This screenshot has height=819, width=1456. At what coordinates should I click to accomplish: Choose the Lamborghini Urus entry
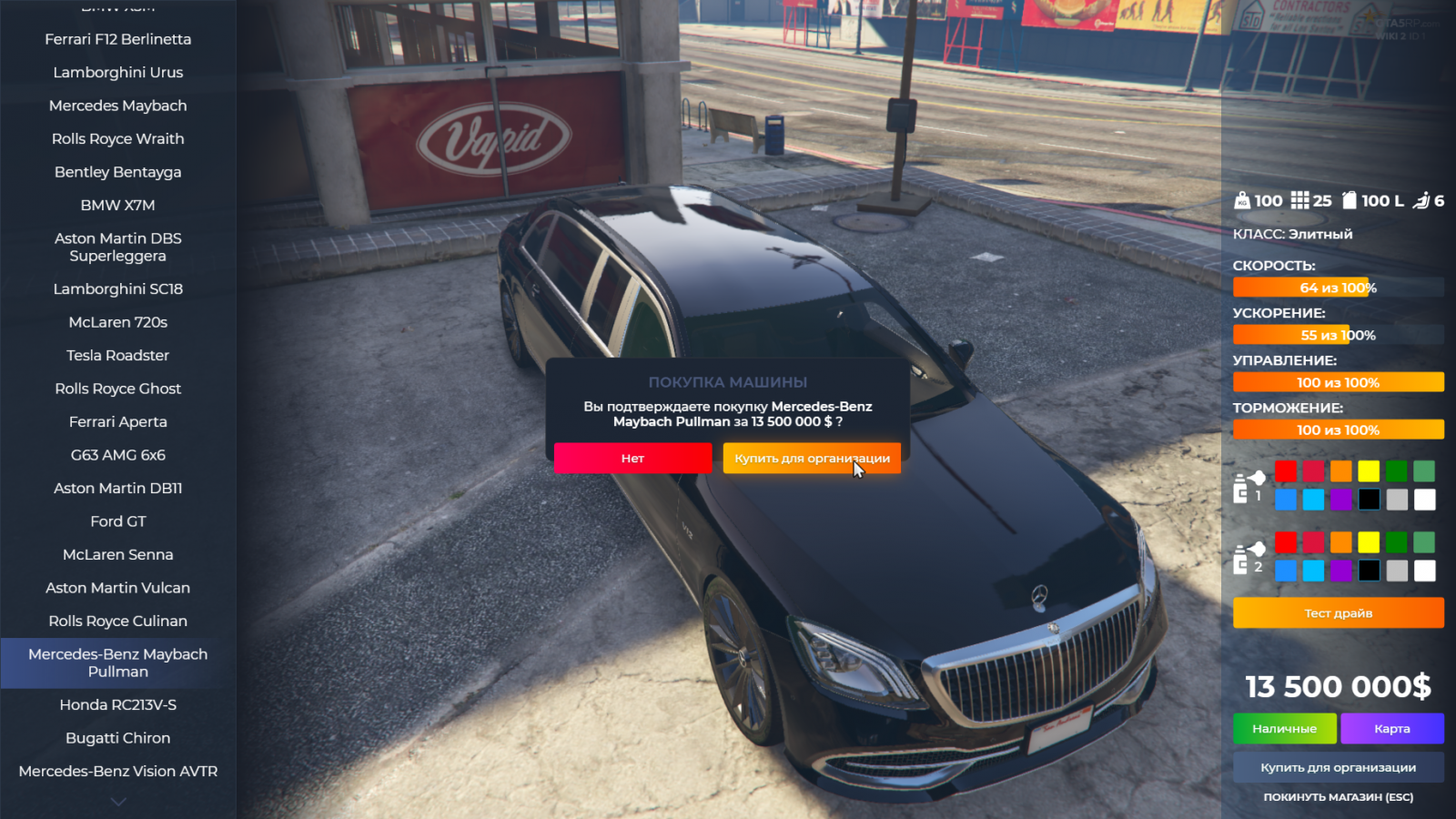tap(118, 73)
